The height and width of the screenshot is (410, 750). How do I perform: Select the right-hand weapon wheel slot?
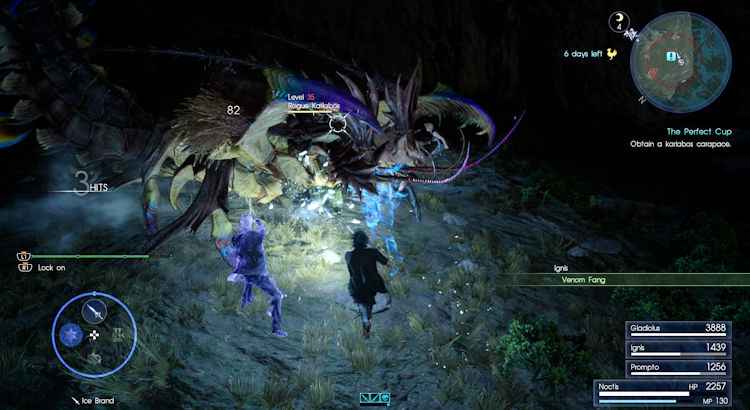click(x=120, y=333)
